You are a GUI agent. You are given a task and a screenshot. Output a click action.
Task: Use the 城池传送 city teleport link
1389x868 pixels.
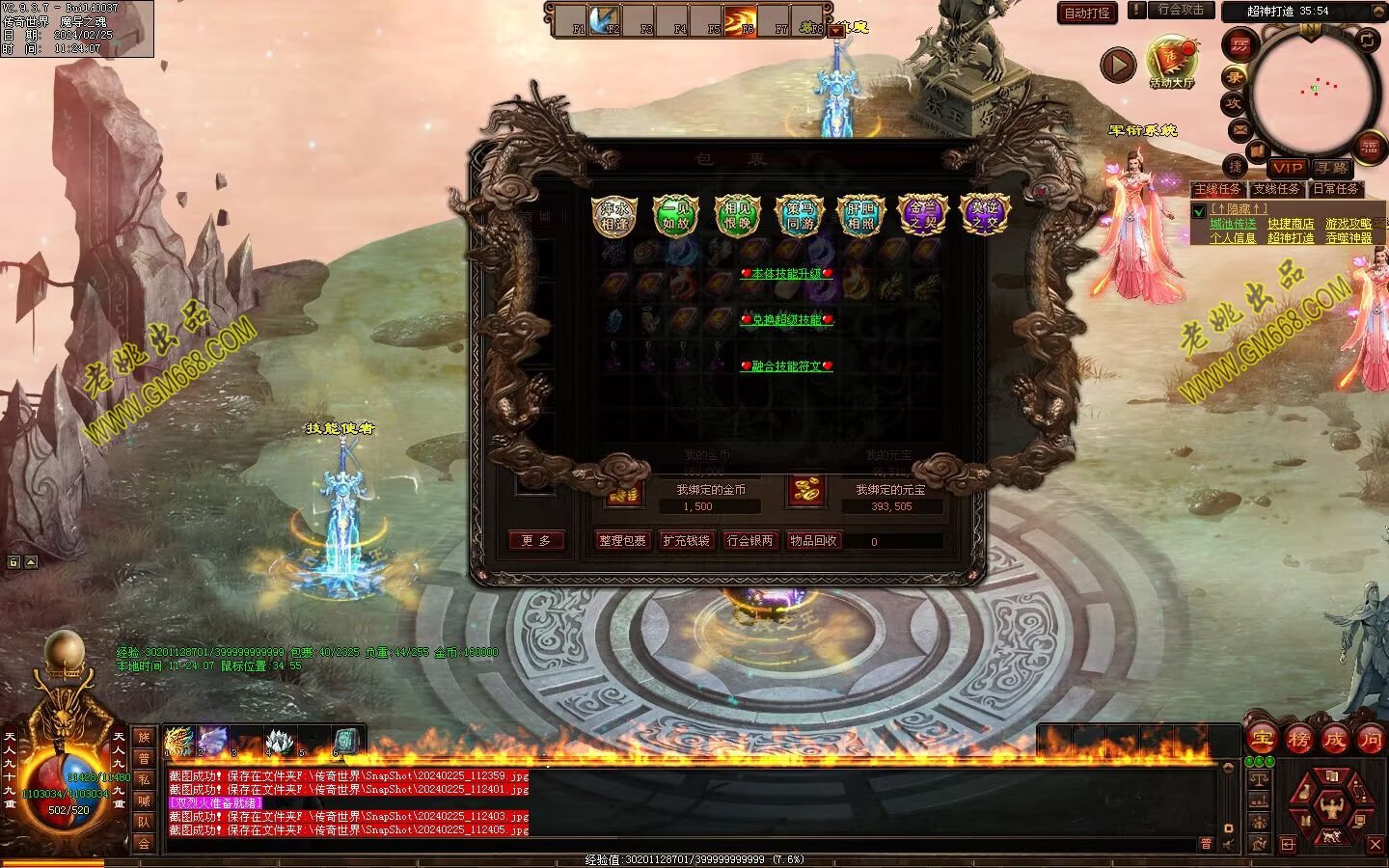pos(1233,224)
